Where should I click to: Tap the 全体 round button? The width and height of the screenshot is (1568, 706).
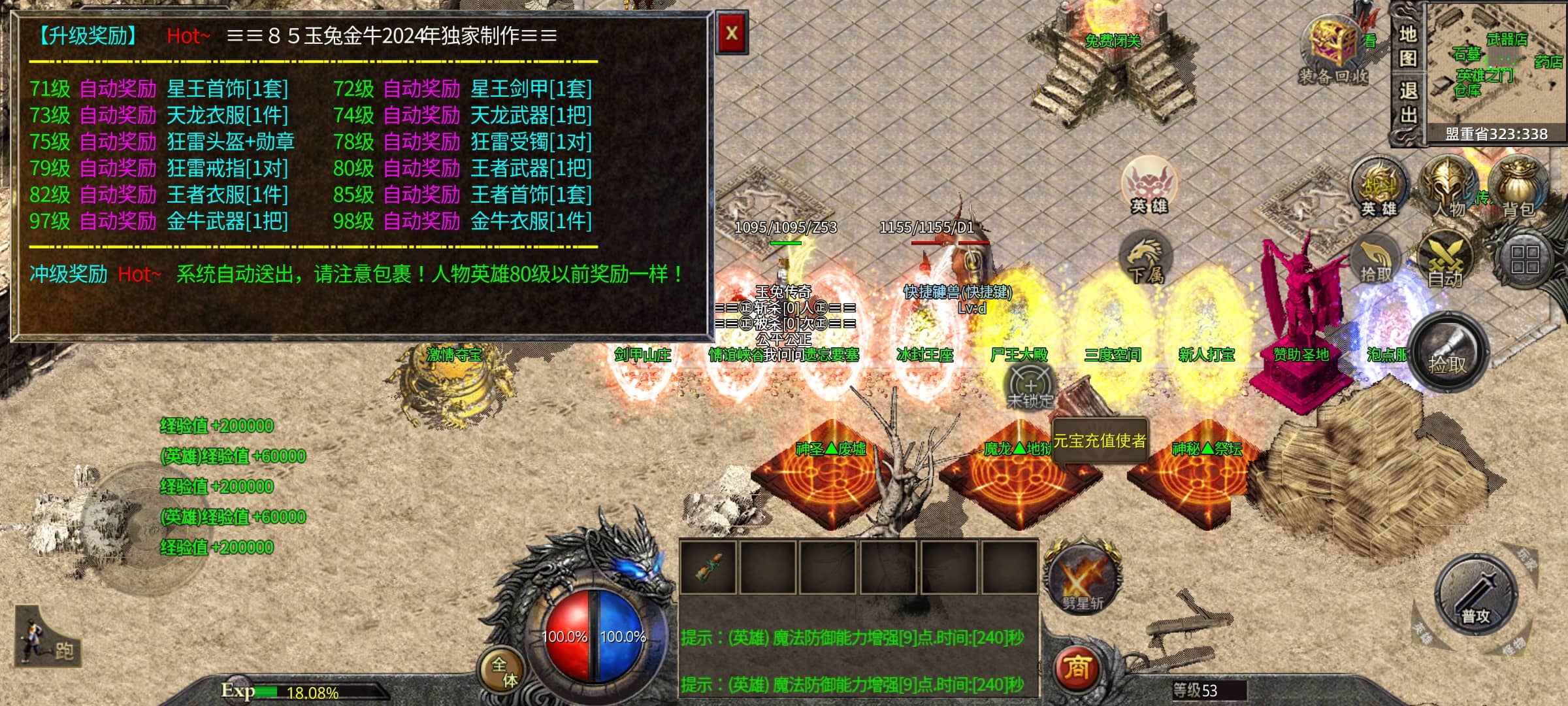tap(504, 671)
